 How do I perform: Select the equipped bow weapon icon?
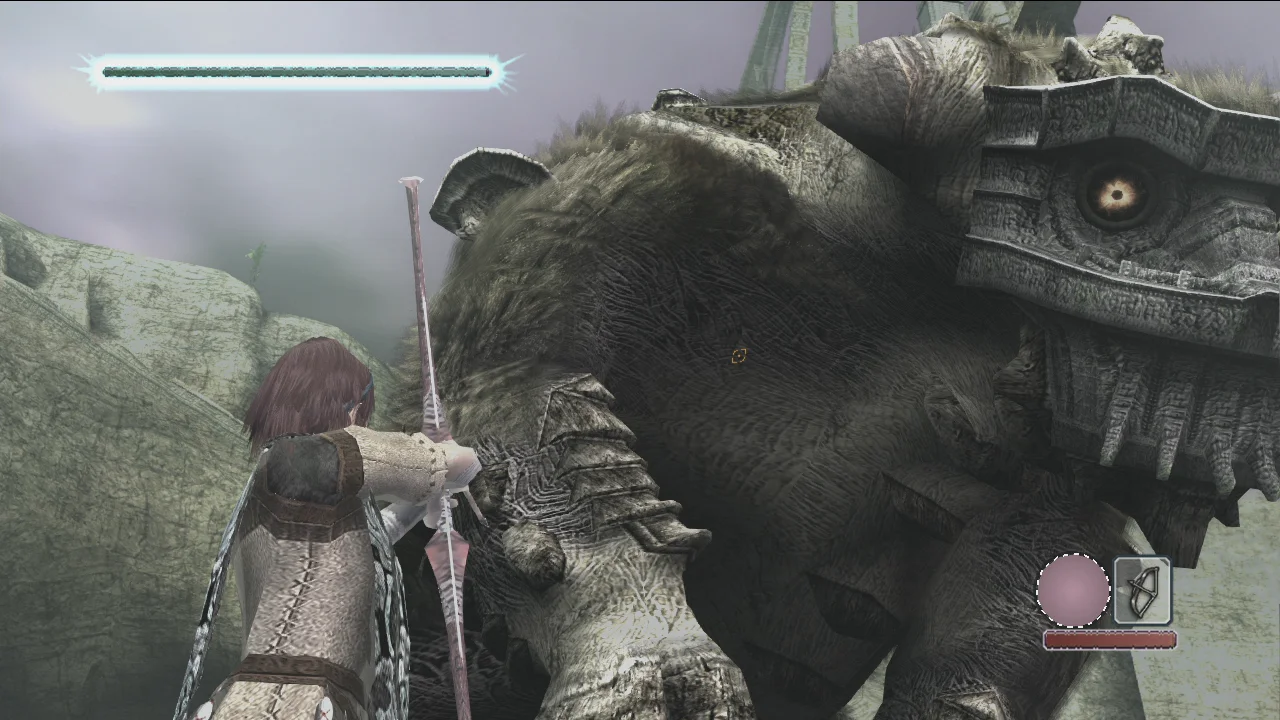point(1142,591)
